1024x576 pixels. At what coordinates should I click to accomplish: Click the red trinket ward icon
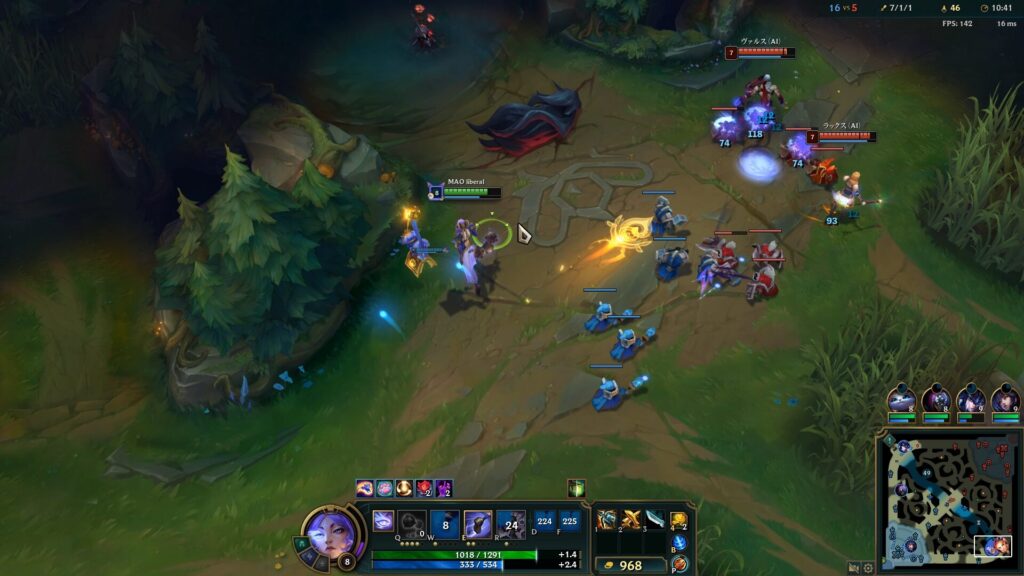(x=680, y=564)
